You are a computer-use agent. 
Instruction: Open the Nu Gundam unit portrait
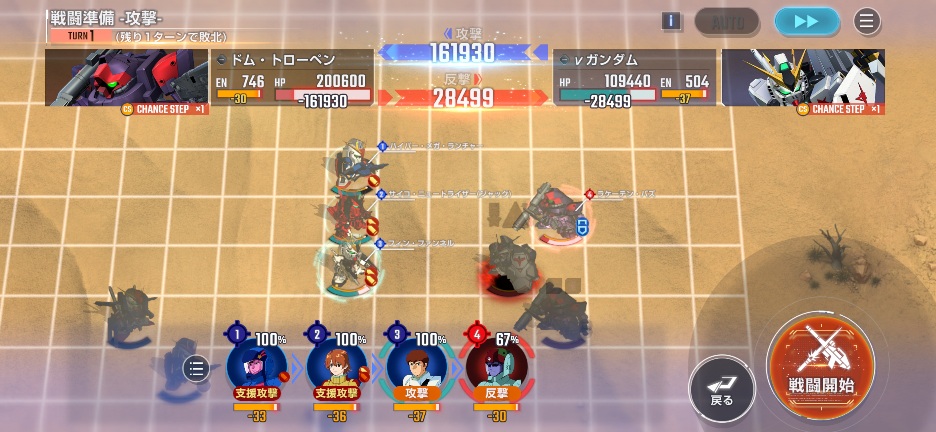point(803,78)
